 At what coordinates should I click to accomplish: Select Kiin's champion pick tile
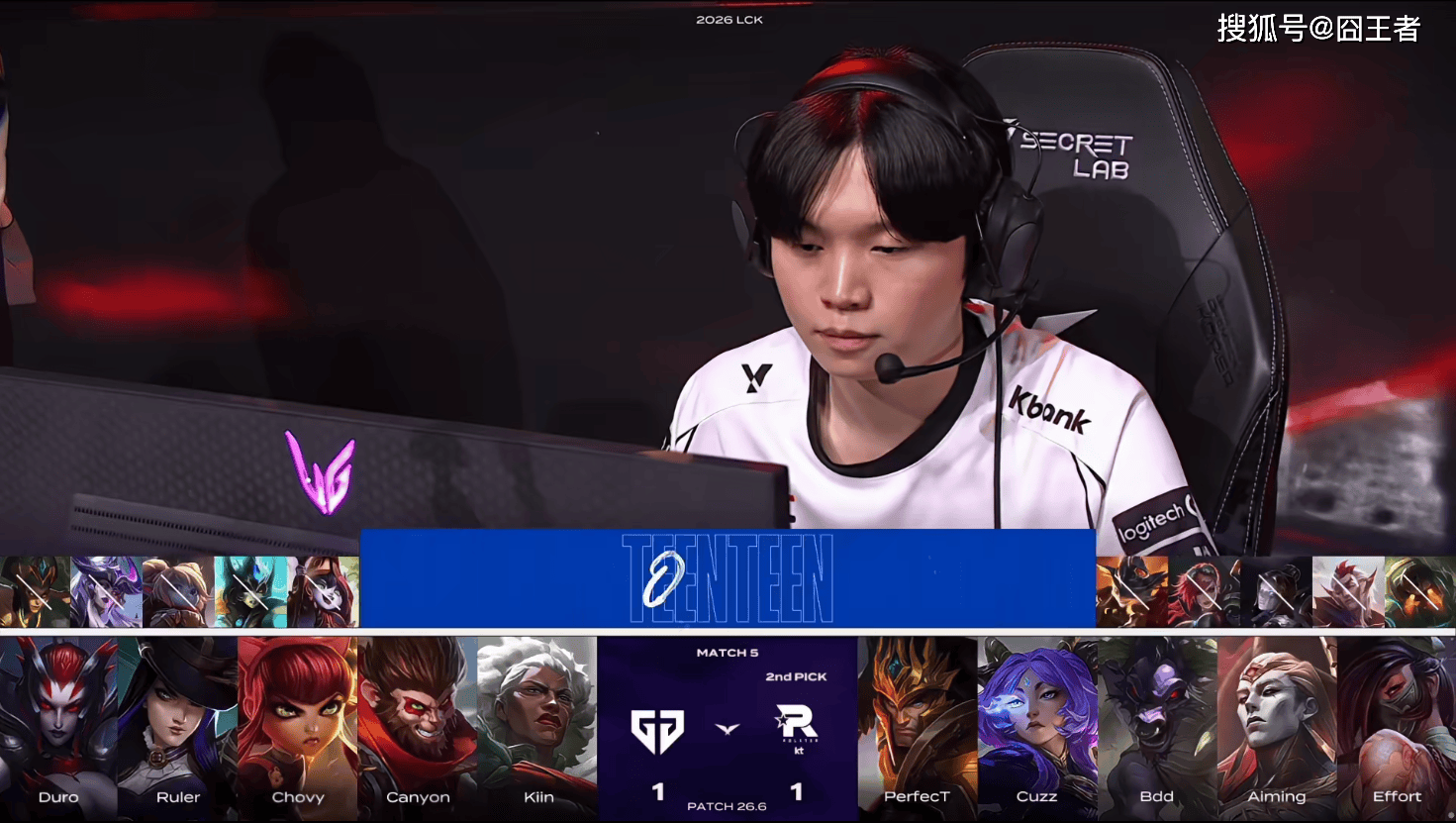click(x=537, y=723)
